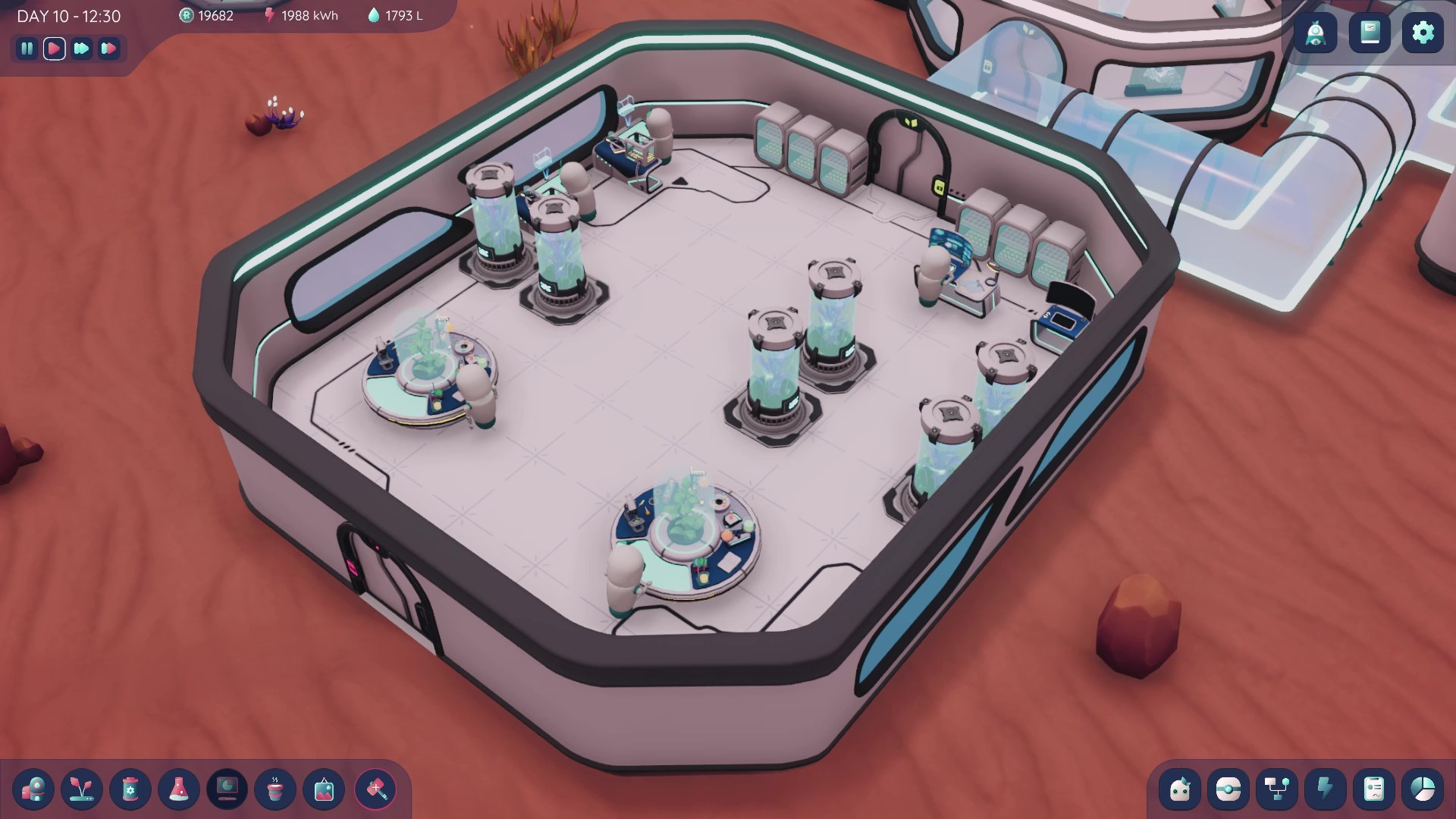
Task: Open the colonist robot face panel
Action: 1181,790
